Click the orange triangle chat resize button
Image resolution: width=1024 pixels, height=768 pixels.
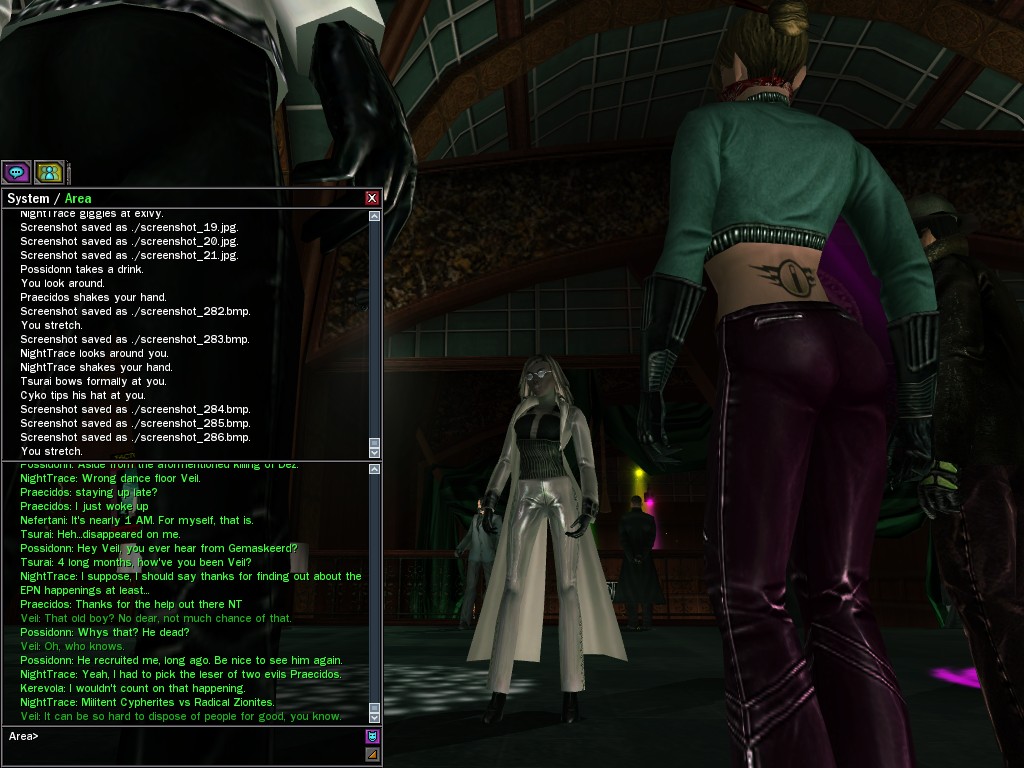tap(372, 754)
